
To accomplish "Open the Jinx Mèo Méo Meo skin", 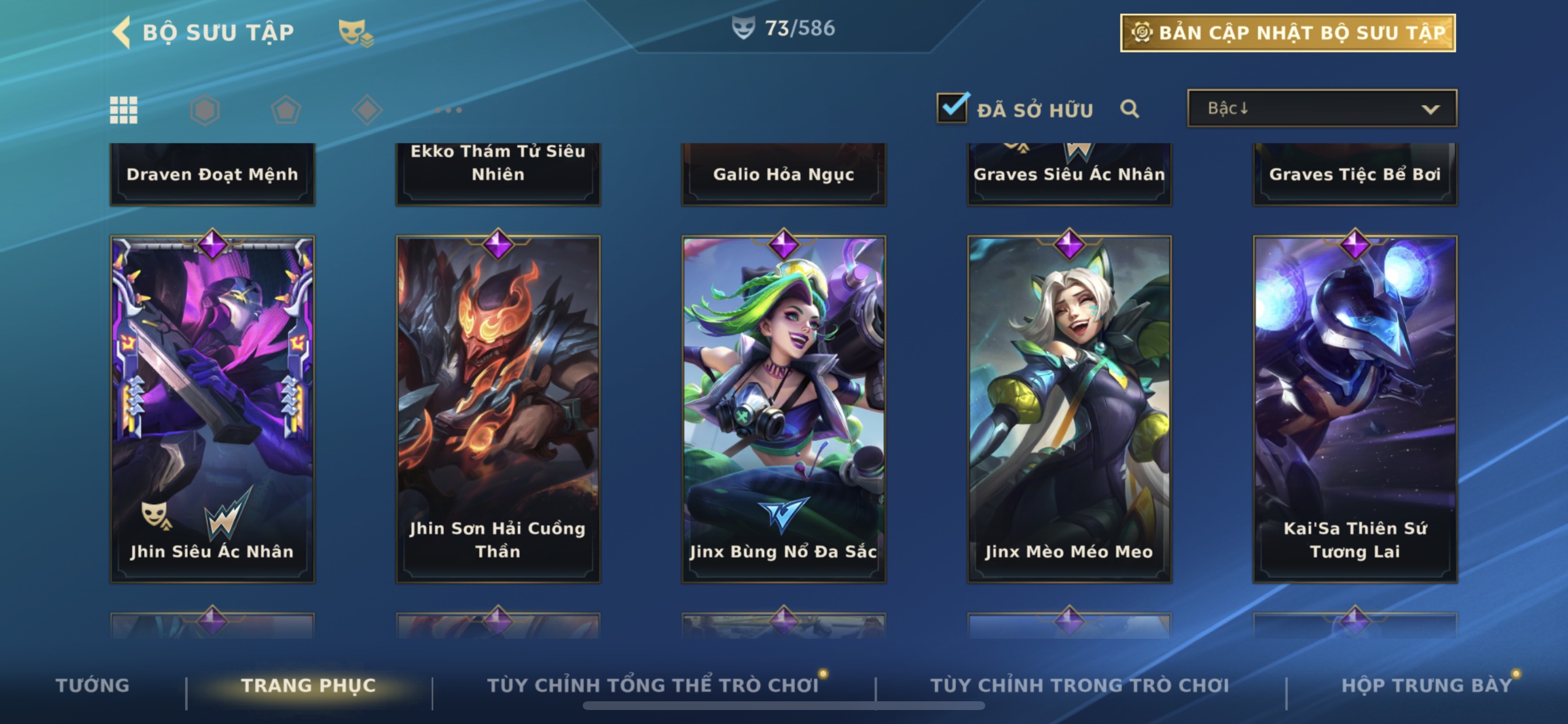I will [x=1069, y=407].
